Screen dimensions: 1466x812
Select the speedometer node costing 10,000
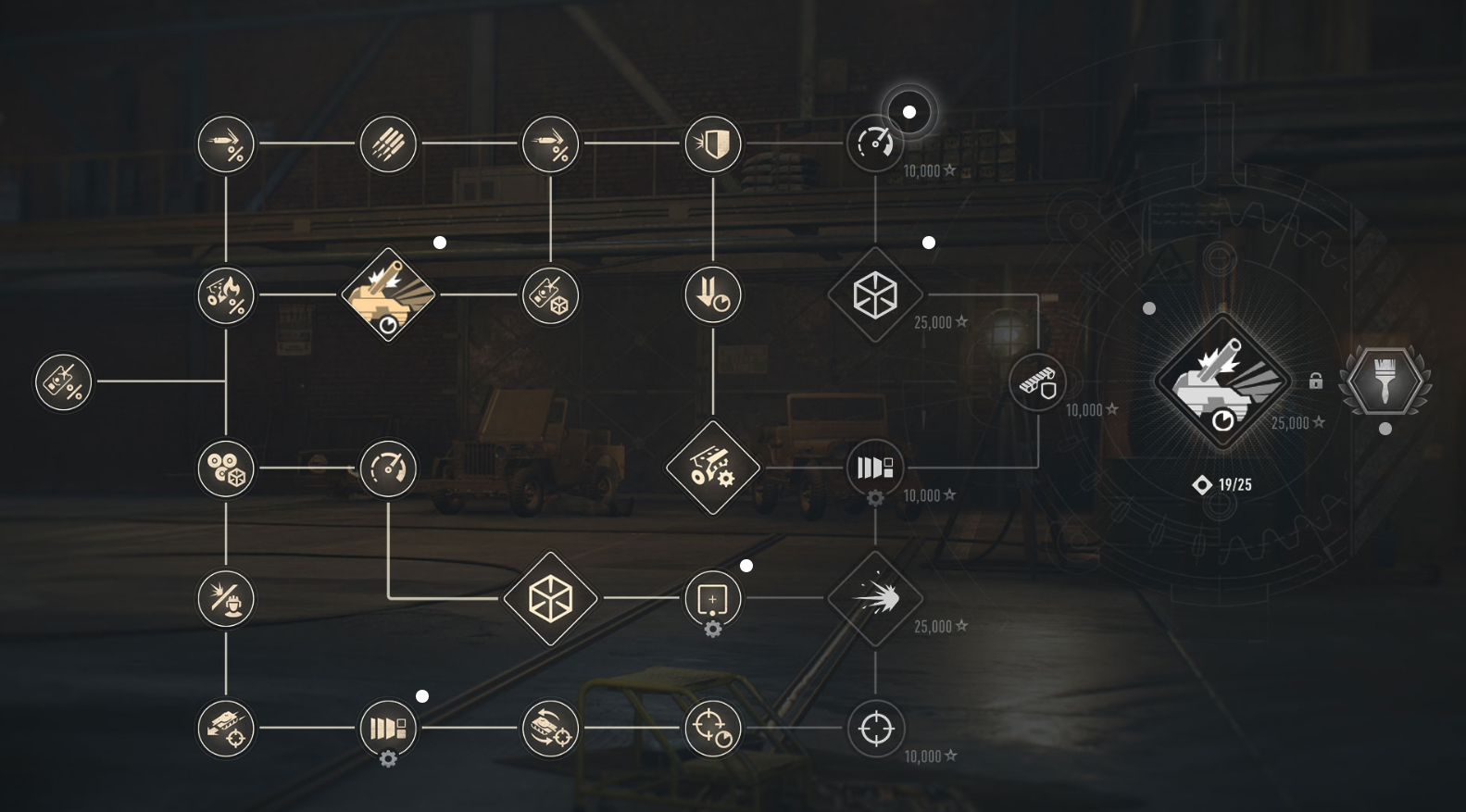click(x=875, y=144)
